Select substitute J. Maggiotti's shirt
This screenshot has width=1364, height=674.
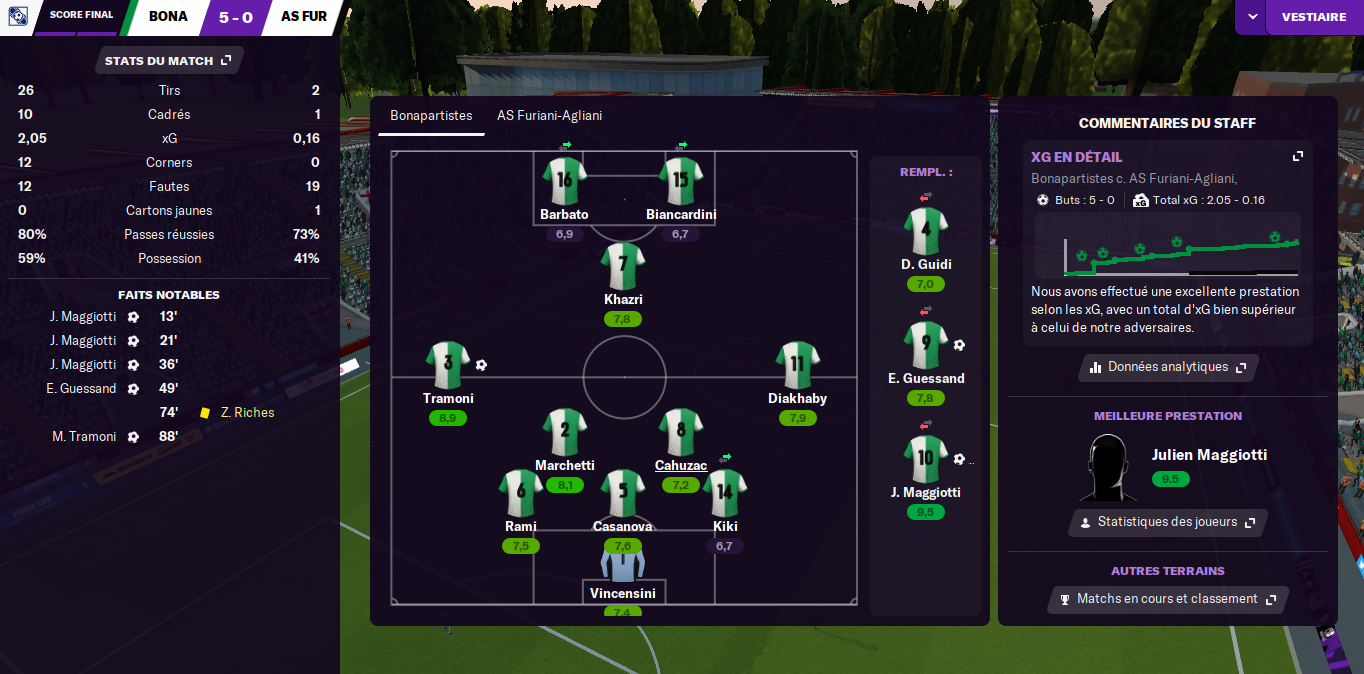pyautogui.click(x=925, y=459)
